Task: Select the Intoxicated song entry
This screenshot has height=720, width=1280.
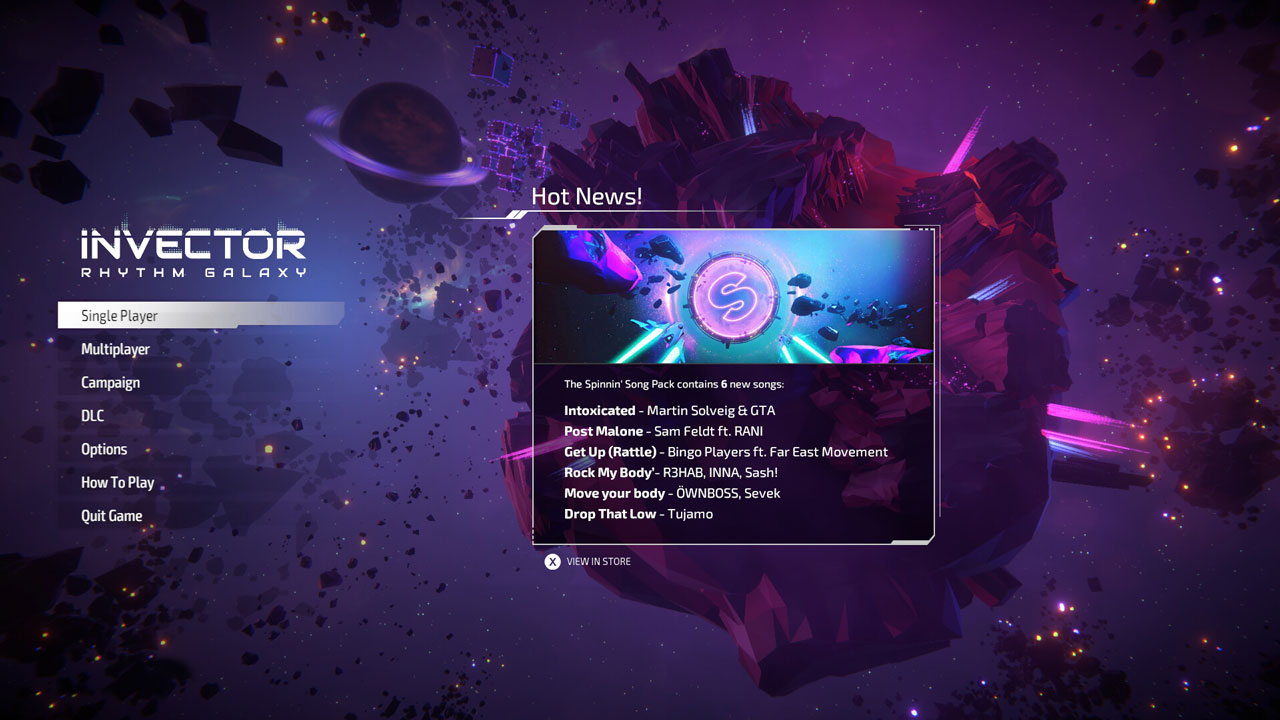Action: click(x=670, y=410)
